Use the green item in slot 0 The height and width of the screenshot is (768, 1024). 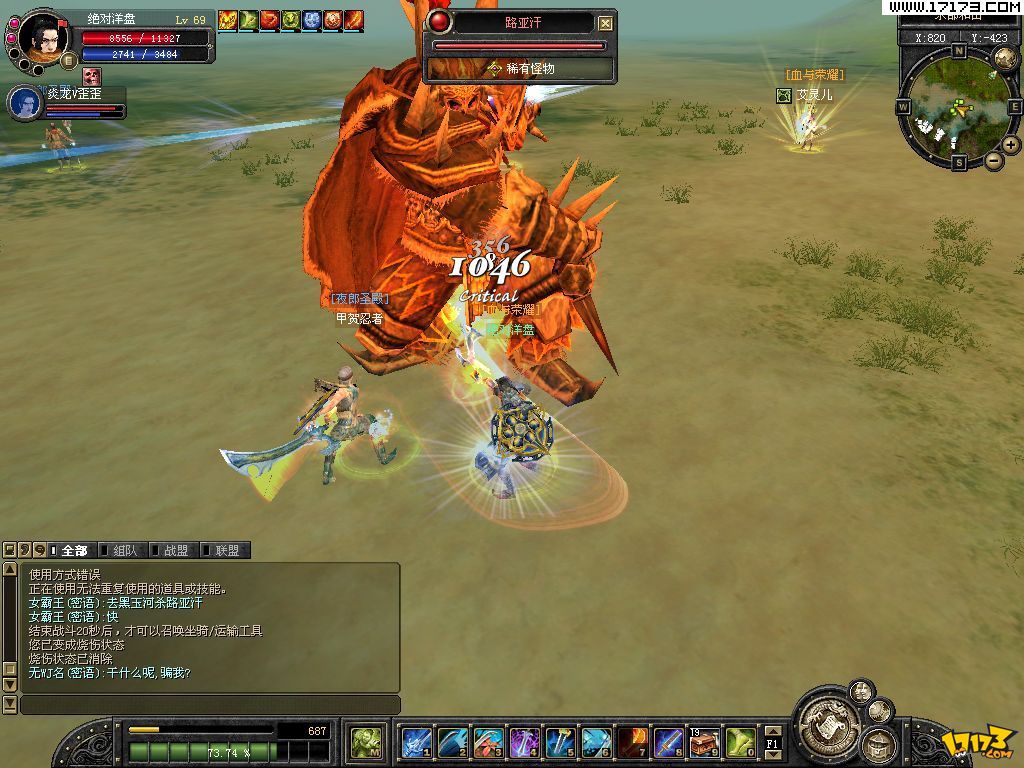740,743
